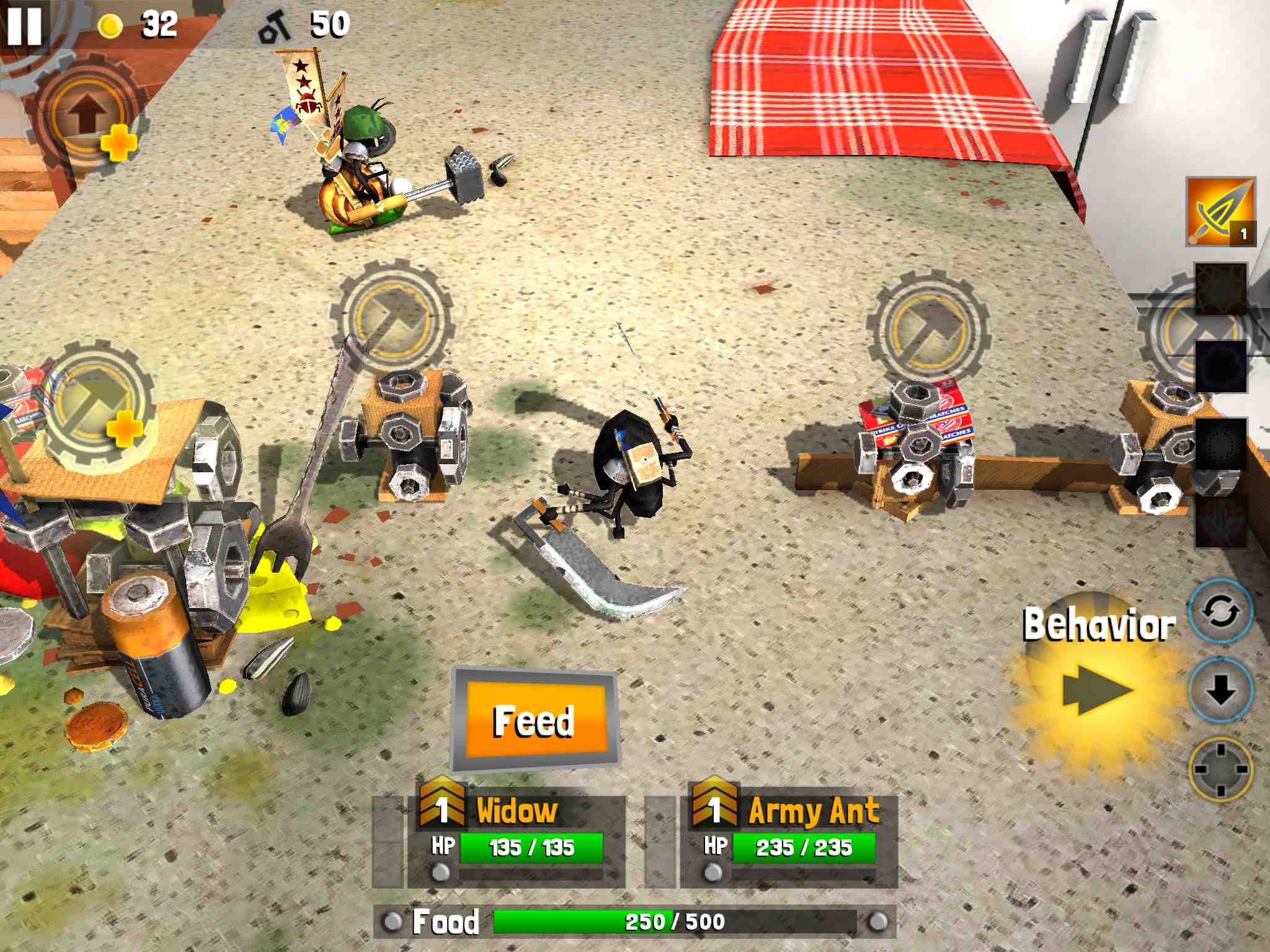Screen dimensions: 1270x952
Task: Pause the game
Action: (x=24, y=25)
